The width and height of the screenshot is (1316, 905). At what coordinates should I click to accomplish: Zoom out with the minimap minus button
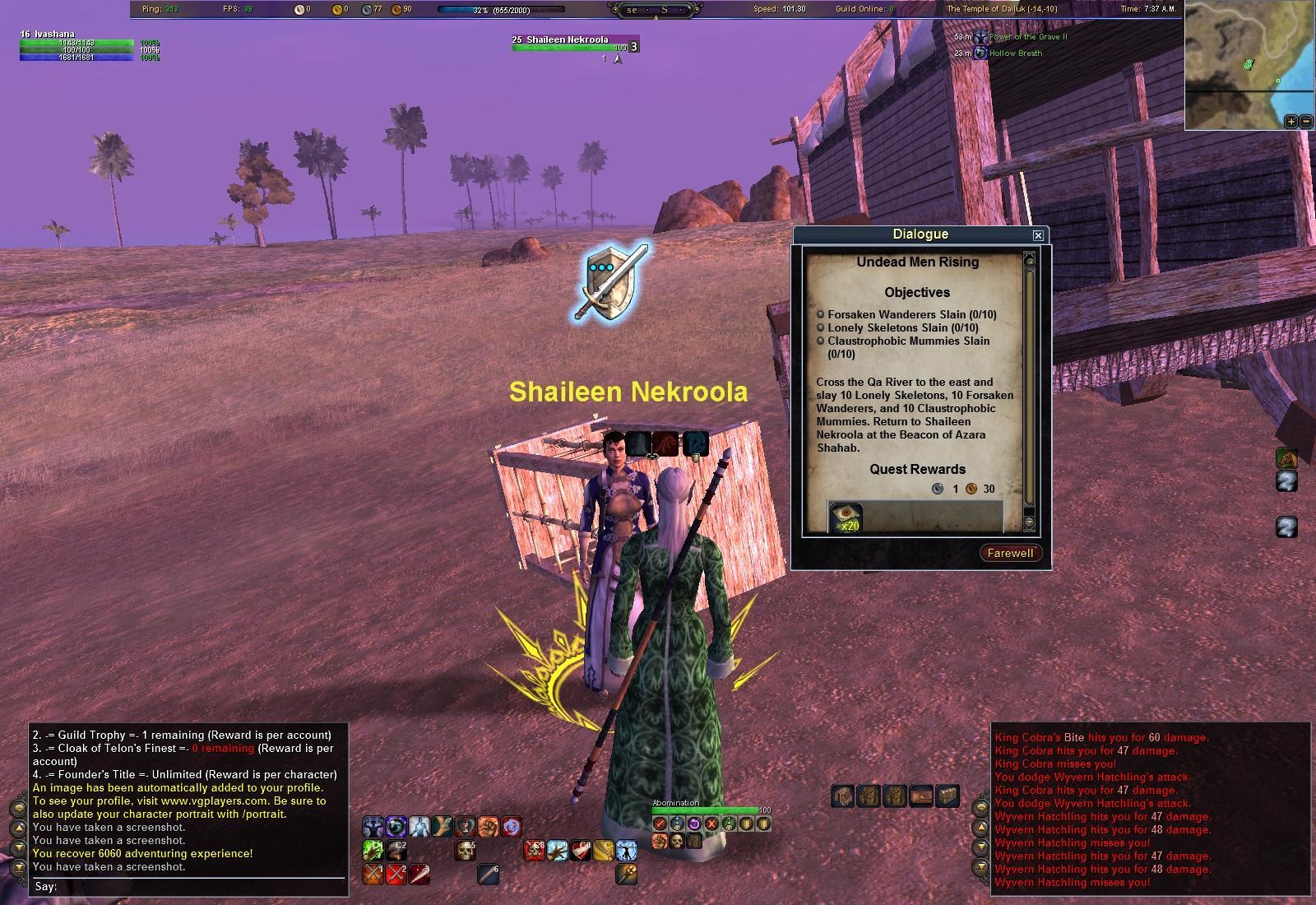pos(1305,122)
